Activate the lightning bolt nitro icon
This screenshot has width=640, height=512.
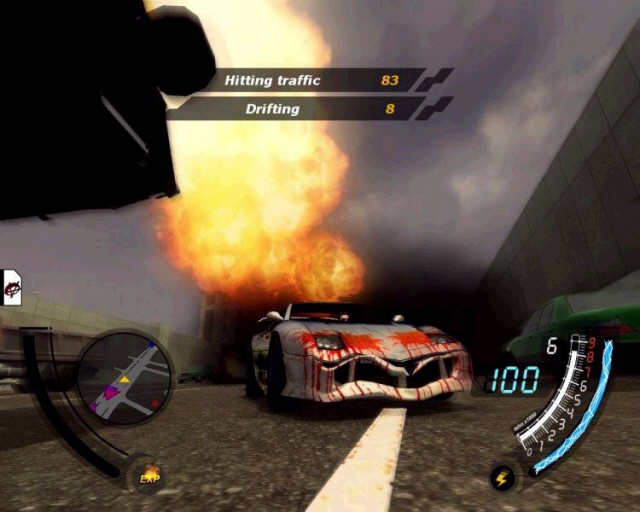click(x=502, y=479)
